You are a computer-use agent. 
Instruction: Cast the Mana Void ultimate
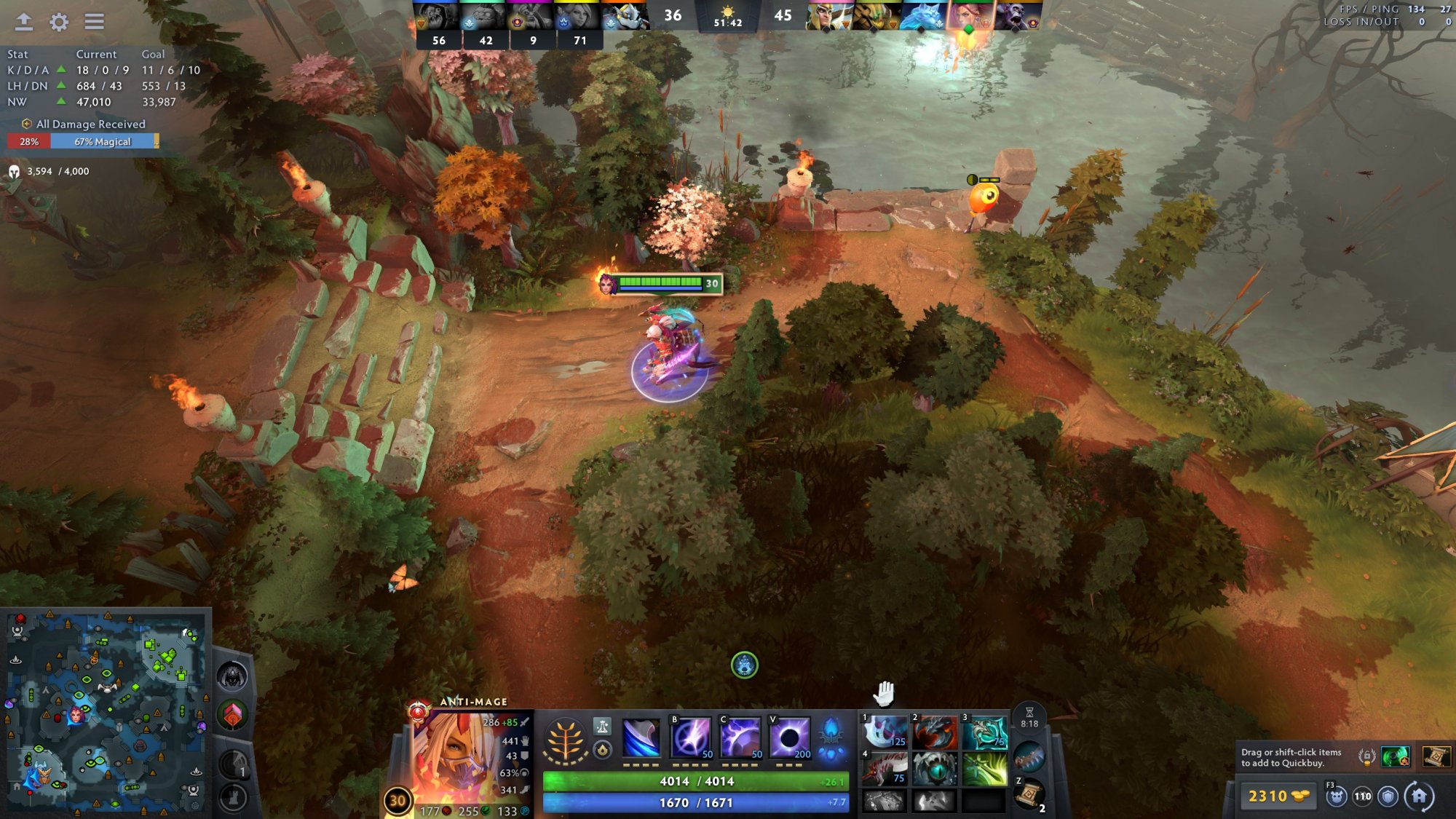click(x=789, y=737)
